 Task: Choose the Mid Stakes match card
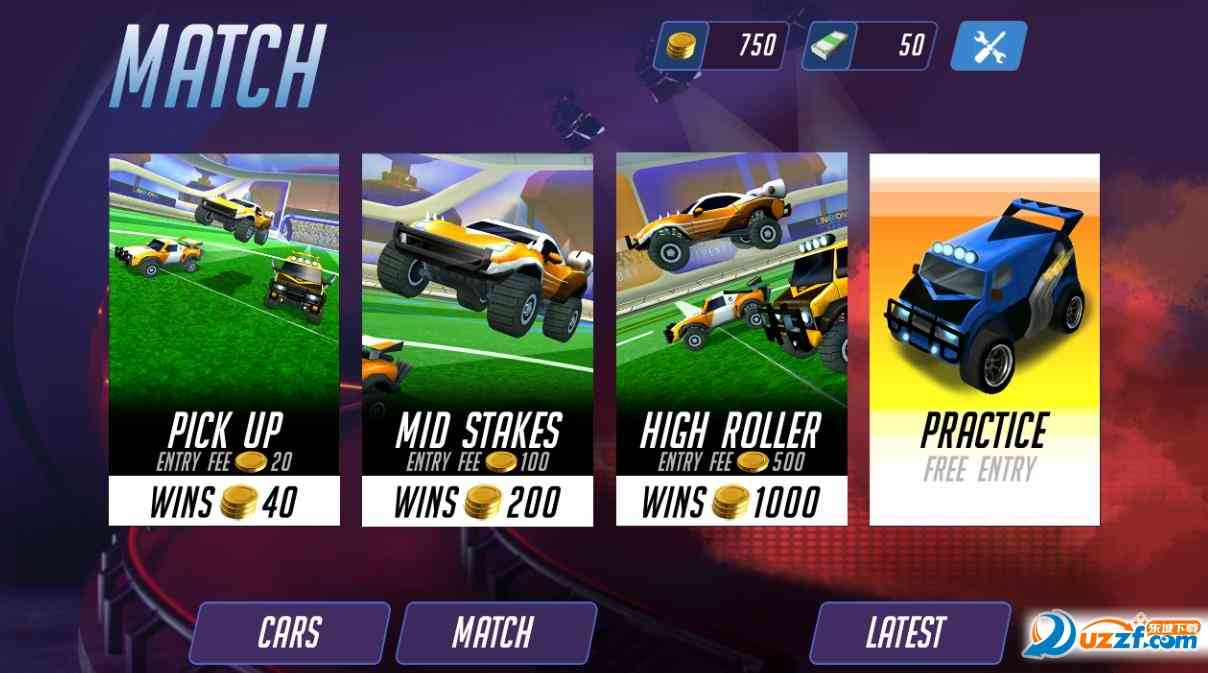coord(477,339)
